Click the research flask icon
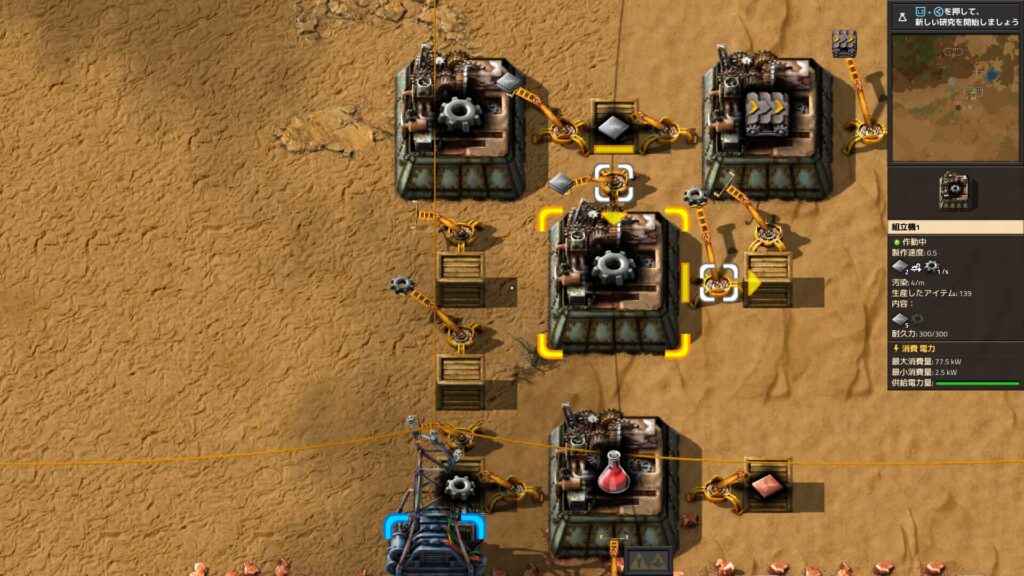1024x576 pixels. click(x=901, y=16)
